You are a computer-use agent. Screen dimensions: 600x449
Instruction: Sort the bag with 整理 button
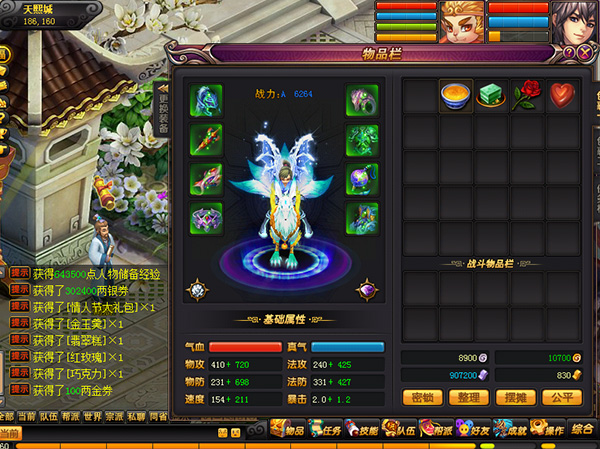467,397
